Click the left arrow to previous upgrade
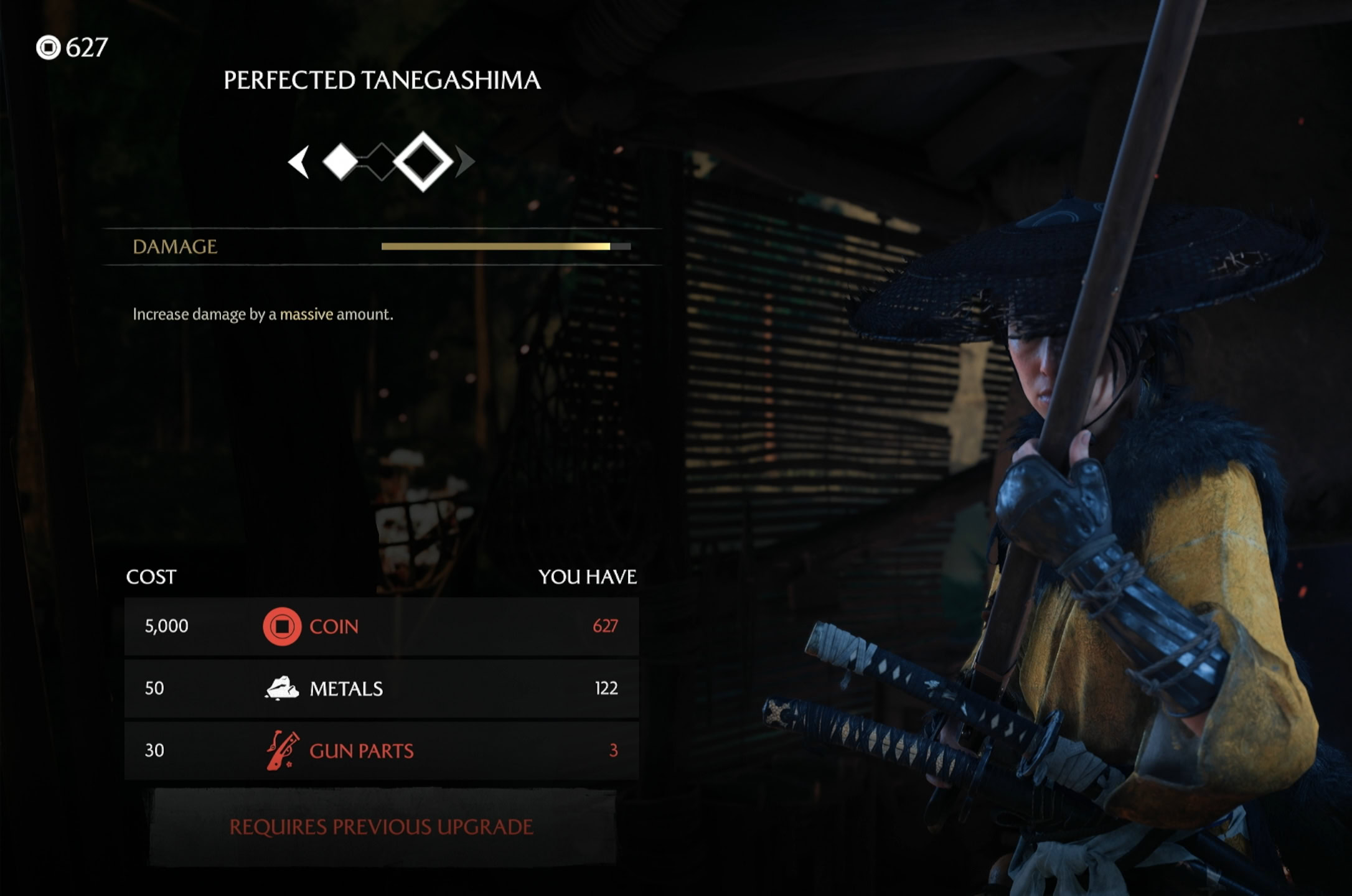 click(x=299, y=162)
